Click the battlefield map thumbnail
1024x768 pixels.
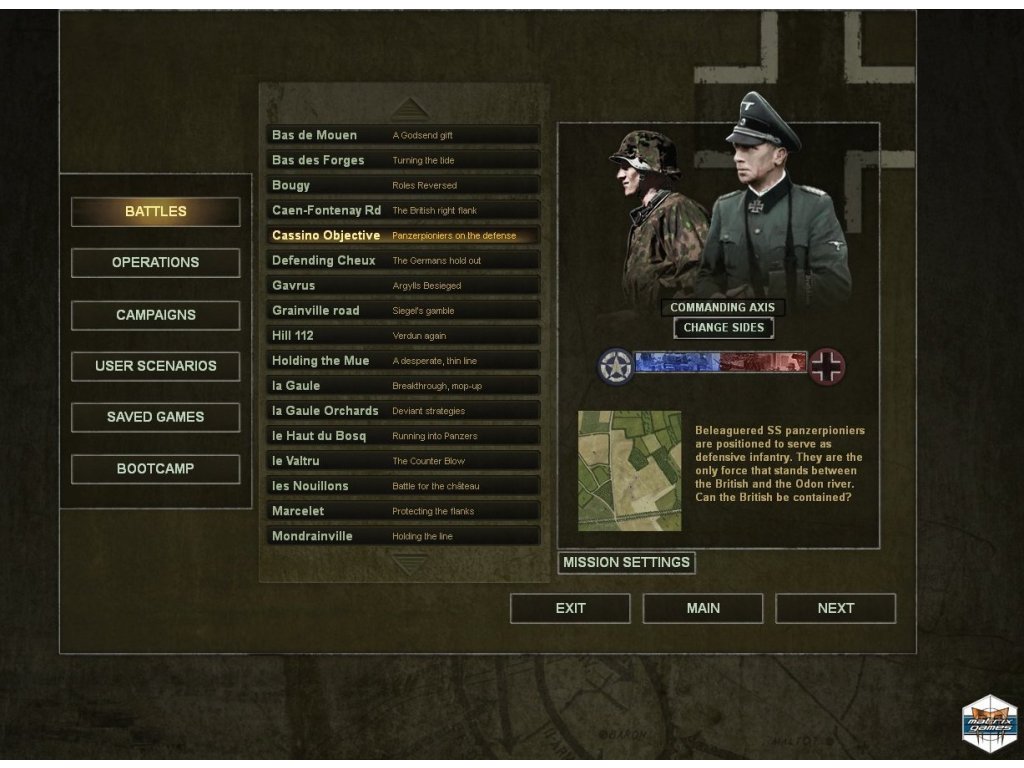(x=630, y=470)
